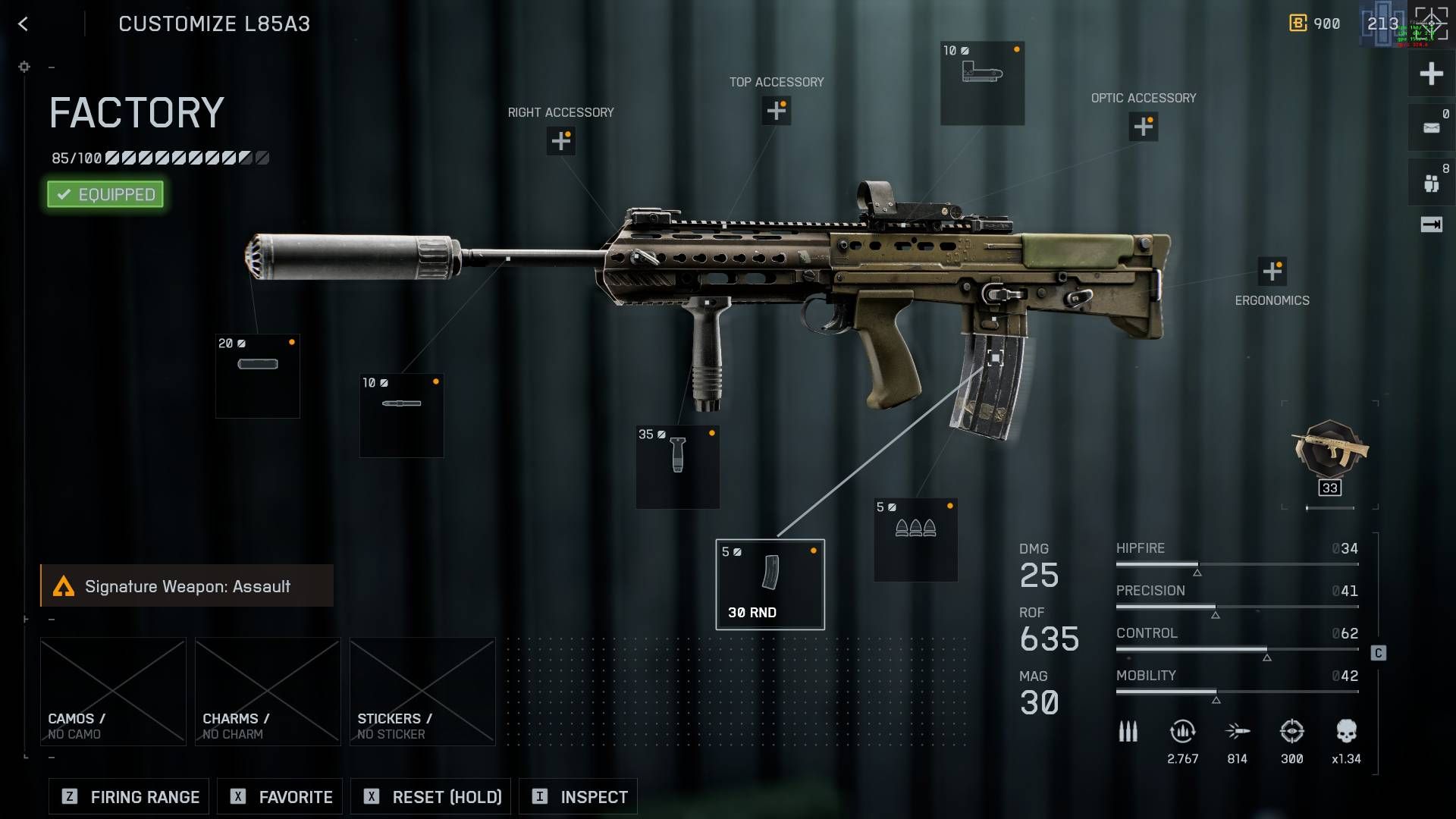Toggle the vertical foregrip attachment tile
This screenshot has width=1456, height=819.
tap(676, 466)
